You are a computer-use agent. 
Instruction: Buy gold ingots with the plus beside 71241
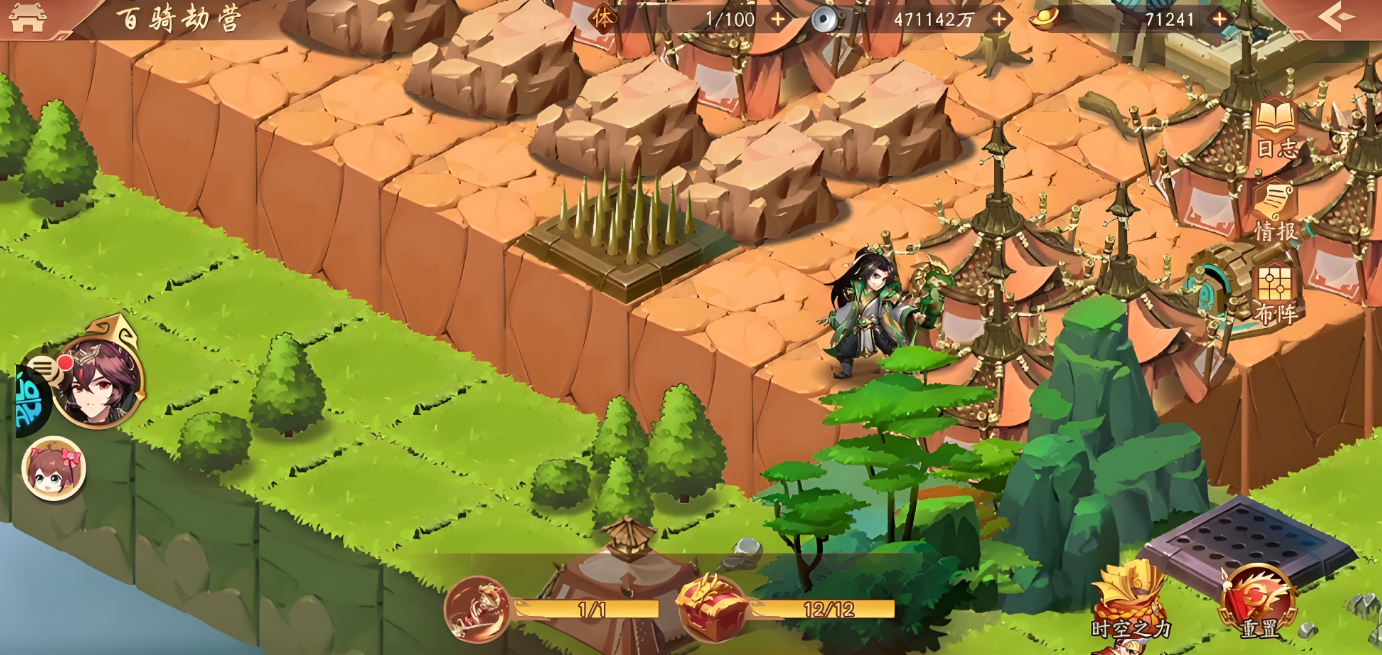1219,19
